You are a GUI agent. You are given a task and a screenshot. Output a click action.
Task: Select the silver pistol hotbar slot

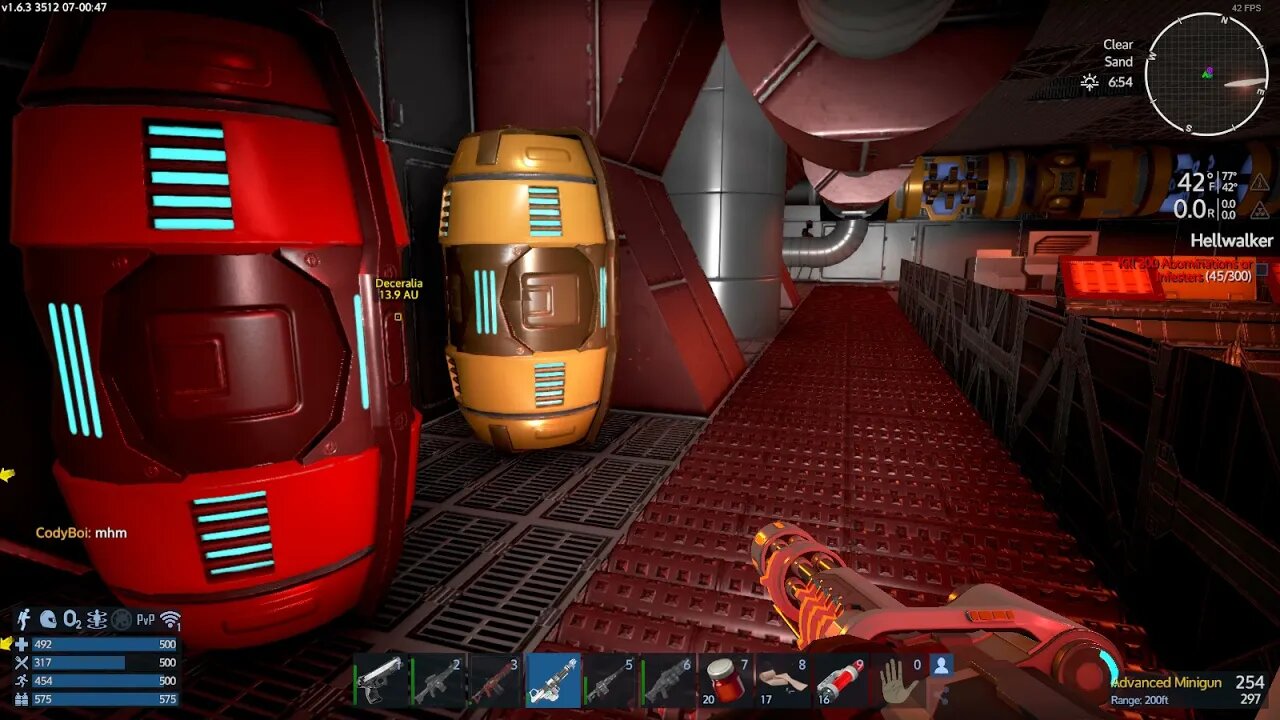(x=381, y=680)
